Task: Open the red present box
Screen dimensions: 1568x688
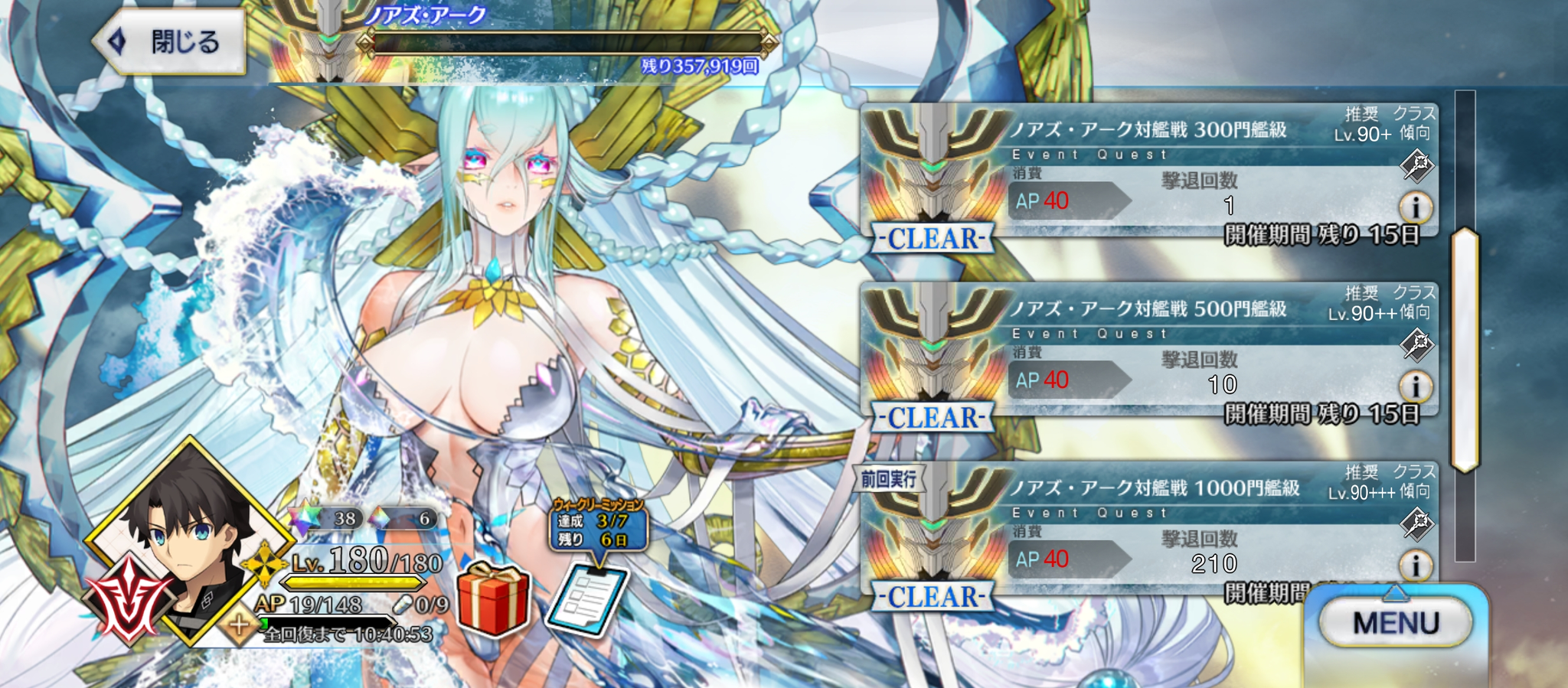Action: 493,599
